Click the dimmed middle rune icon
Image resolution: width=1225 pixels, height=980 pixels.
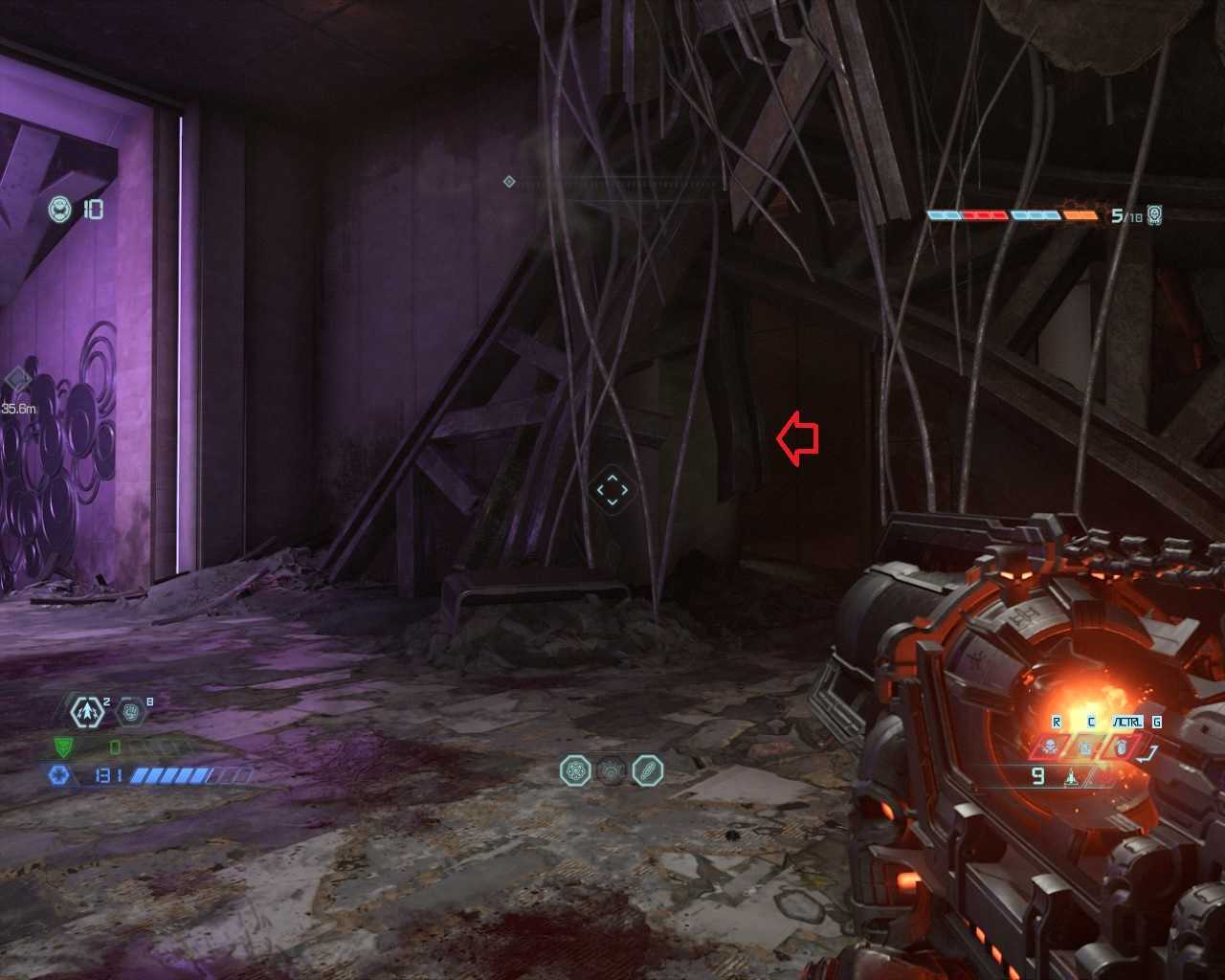612,770
